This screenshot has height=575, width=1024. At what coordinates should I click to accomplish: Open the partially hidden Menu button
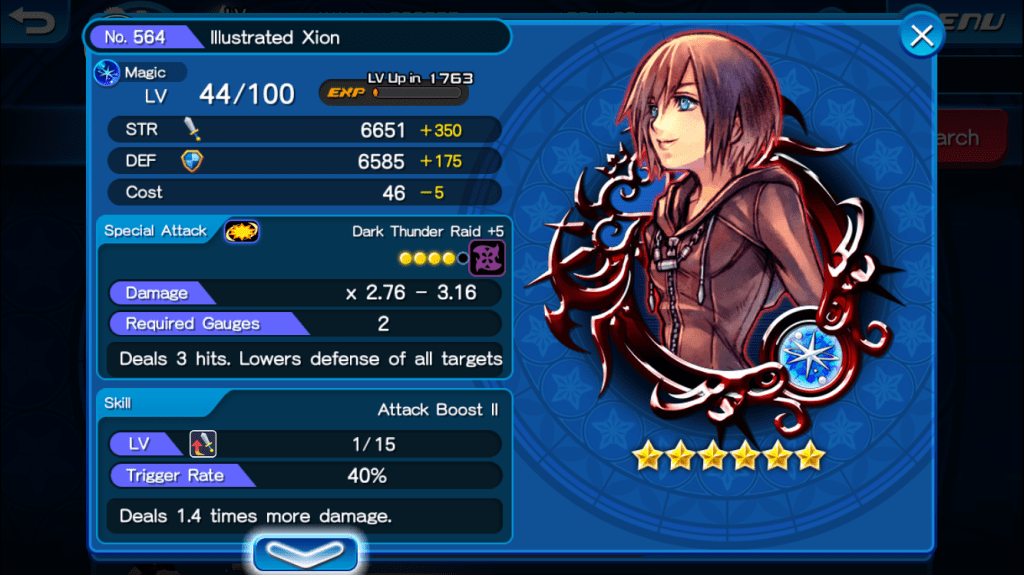click(985, 22)
